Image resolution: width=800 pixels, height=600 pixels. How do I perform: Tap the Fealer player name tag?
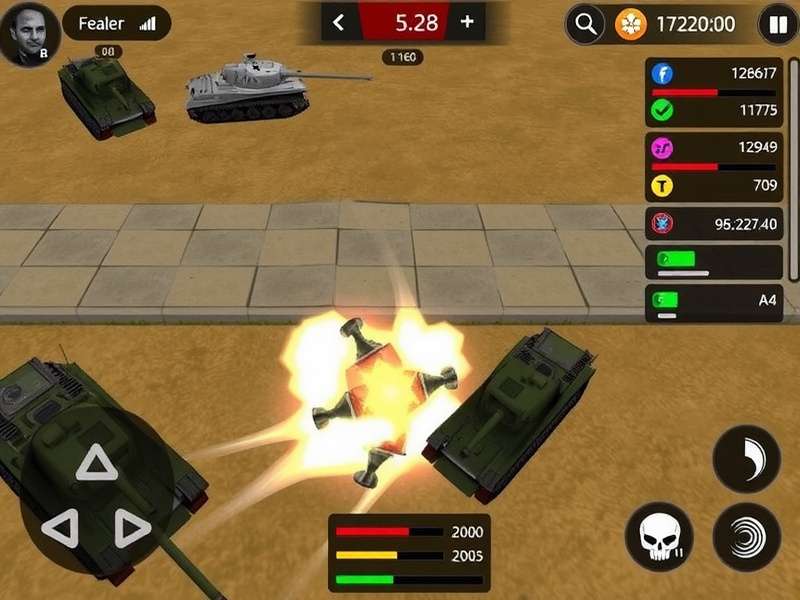[116, 23]
